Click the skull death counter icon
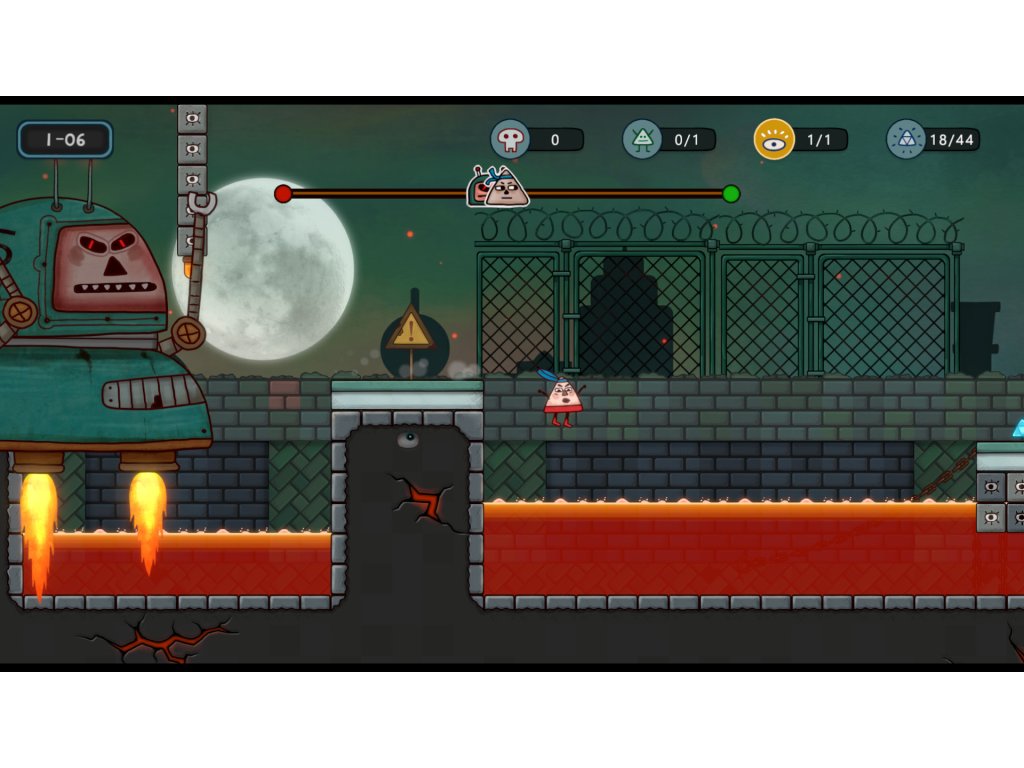Image resolution: width=1024 pixels, height=768 pixels. point(510,139)
